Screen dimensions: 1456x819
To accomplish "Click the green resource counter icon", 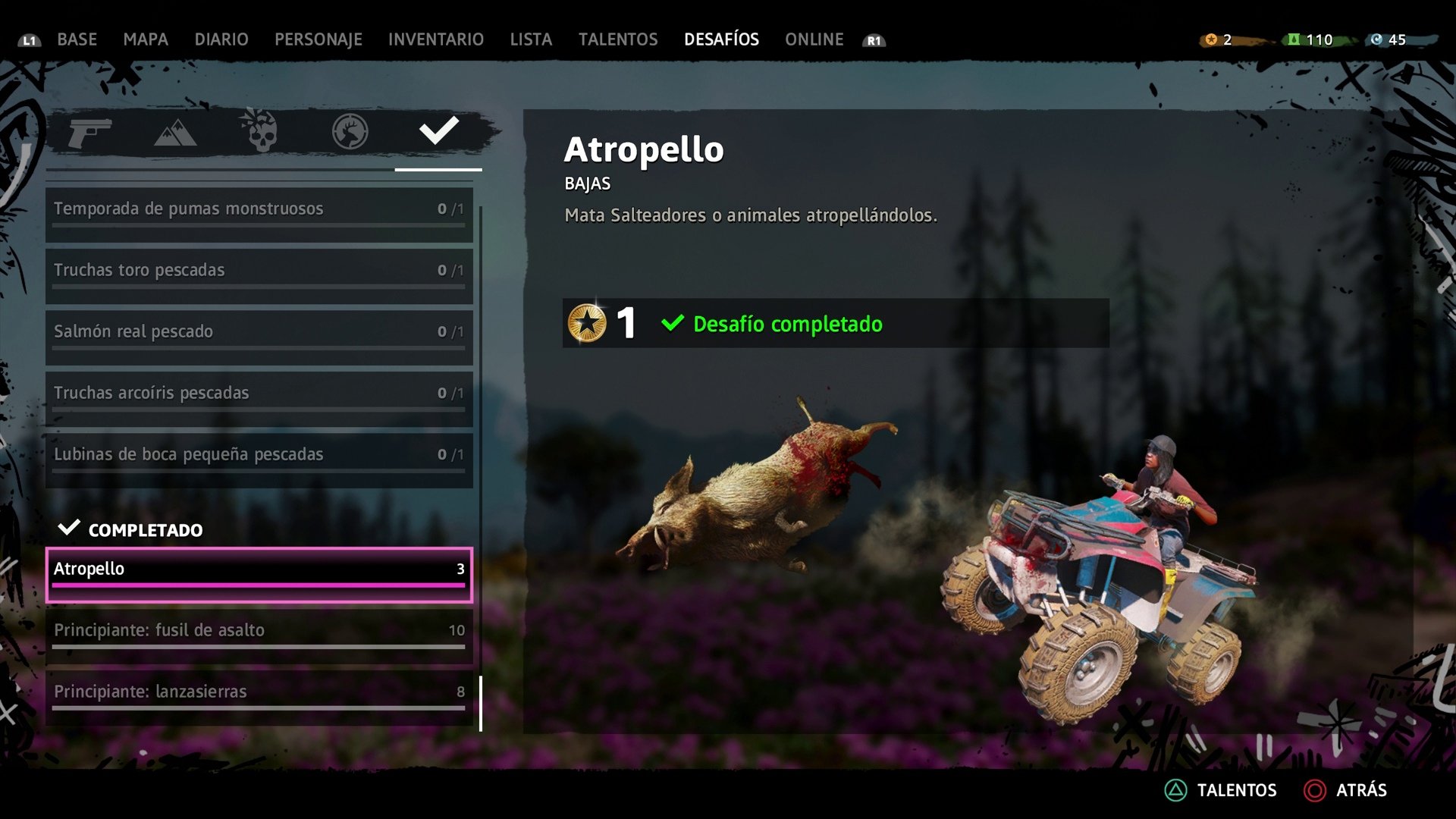I will click(1294, 39).
